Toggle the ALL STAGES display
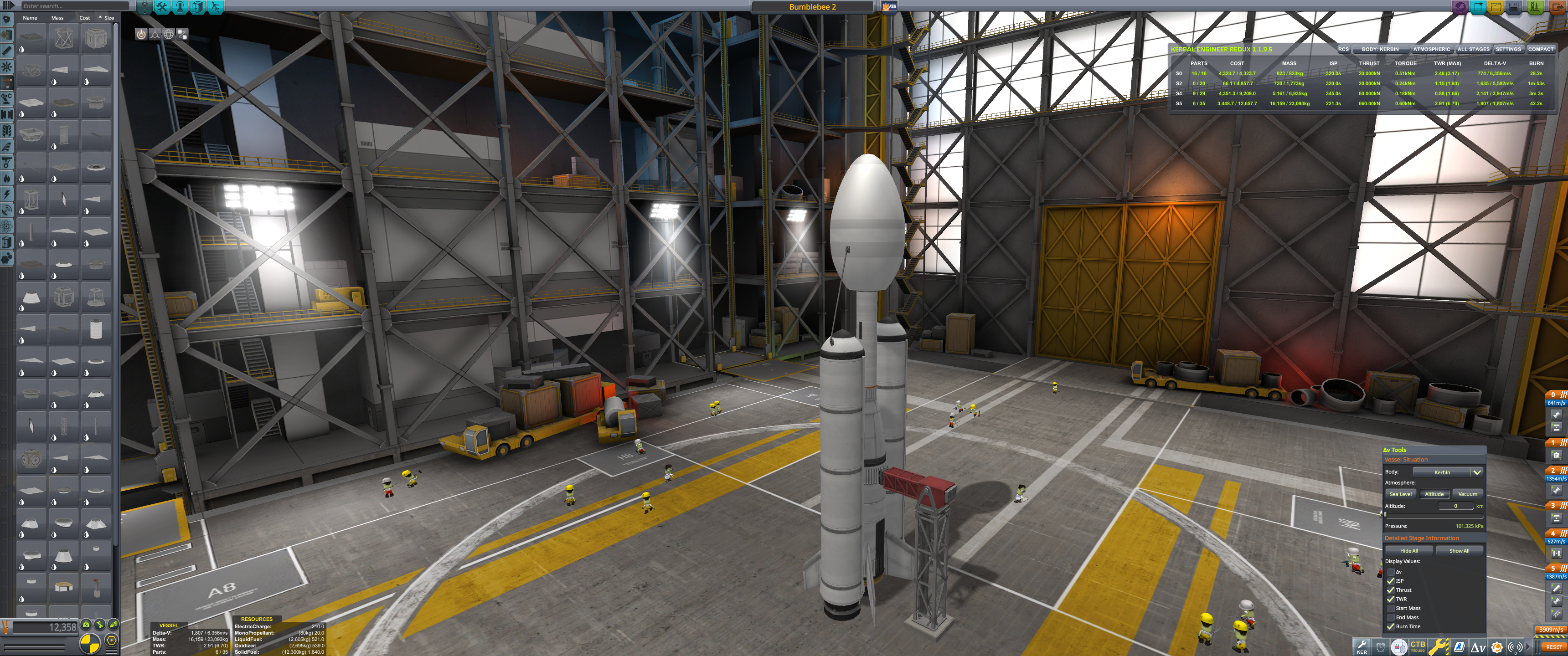Viewport: 1568px width, 656px height. pyautogui.click(x=1473, y=49)
